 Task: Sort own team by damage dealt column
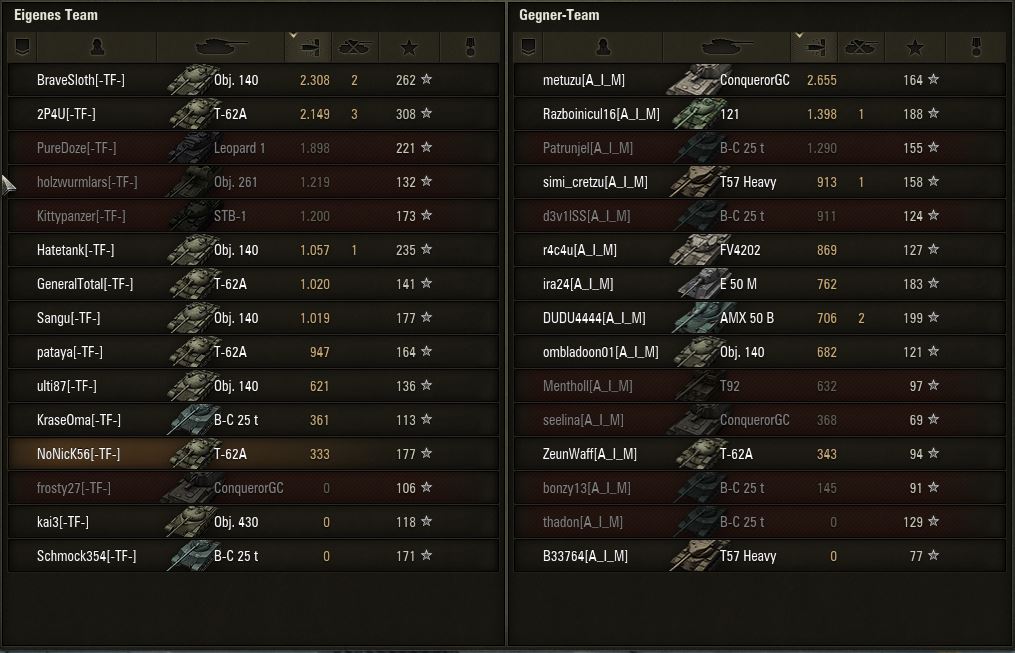click(x=307, y=47)
